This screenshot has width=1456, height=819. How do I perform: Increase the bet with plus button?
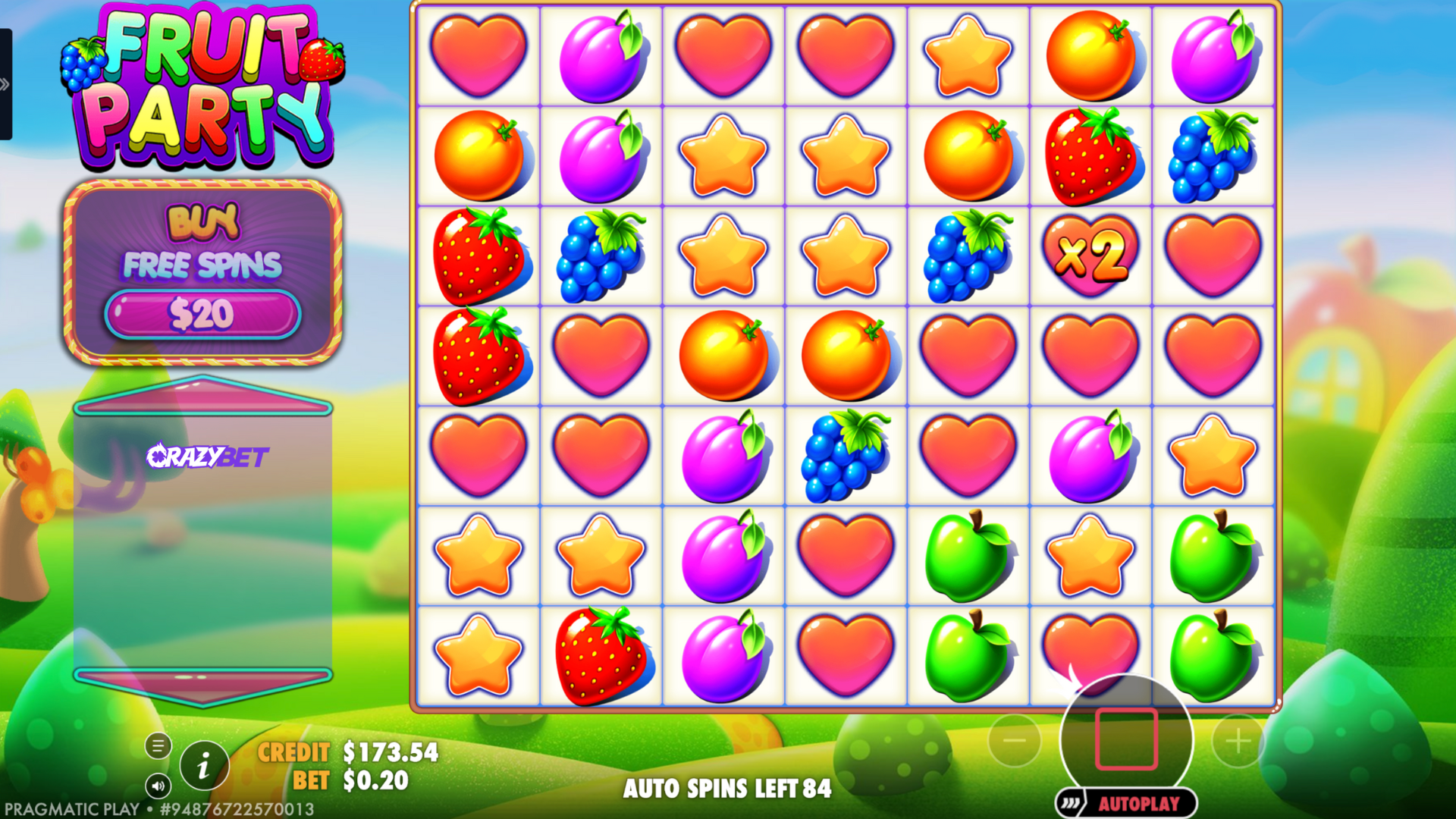pyautogui.click(x=1238, y=741)
